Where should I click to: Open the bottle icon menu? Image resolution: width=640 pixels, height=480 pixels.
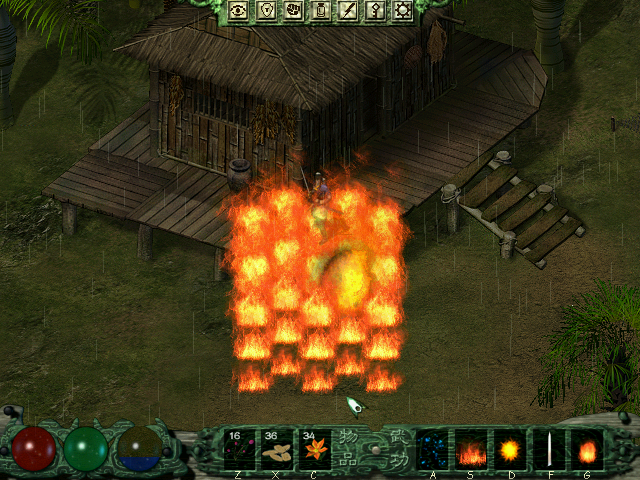pos(322,11)
